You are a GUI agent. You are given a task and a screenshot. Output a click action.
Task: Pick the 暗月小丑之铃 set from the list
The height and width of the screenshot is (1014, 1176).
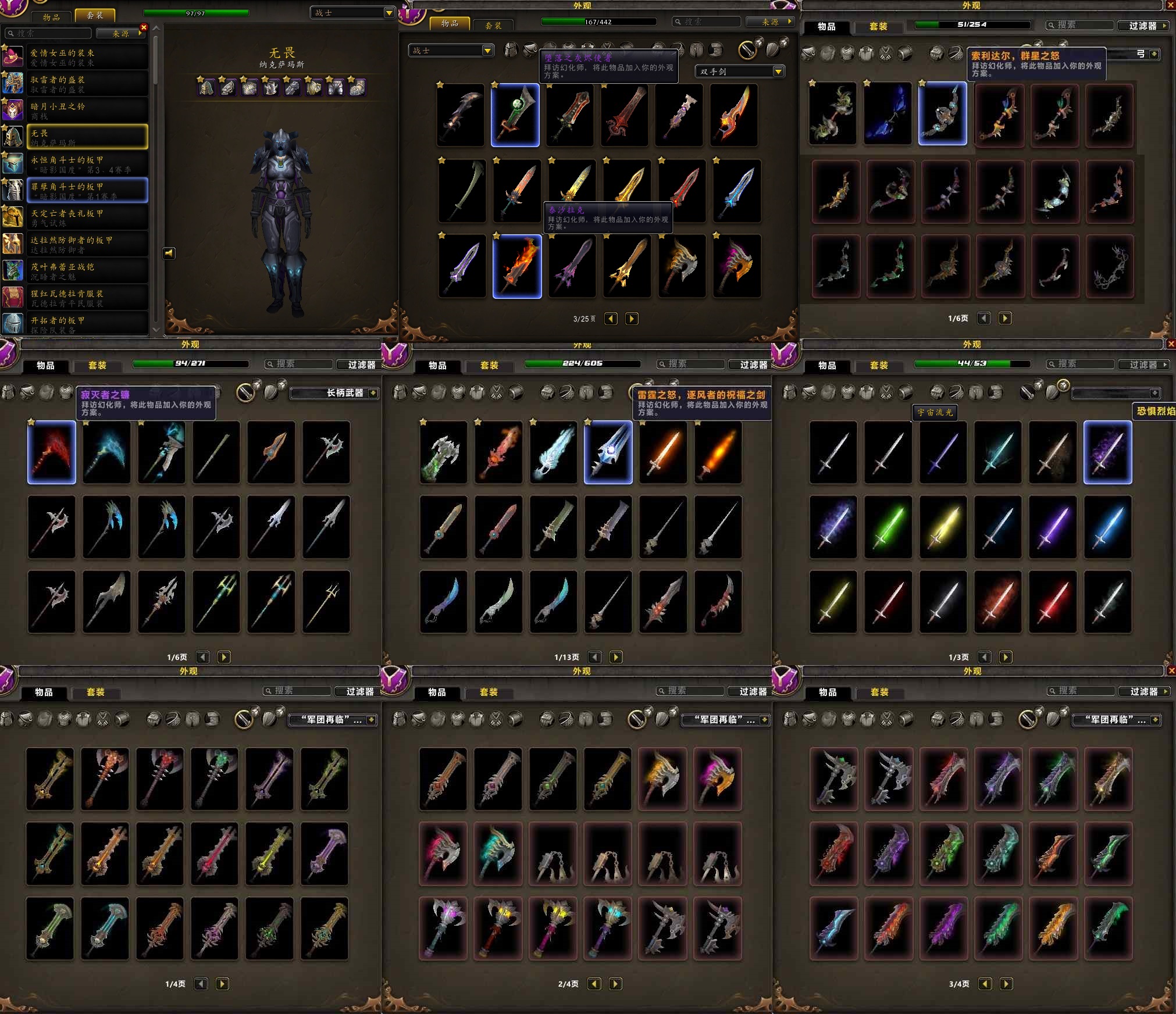[x=87, y=110]
